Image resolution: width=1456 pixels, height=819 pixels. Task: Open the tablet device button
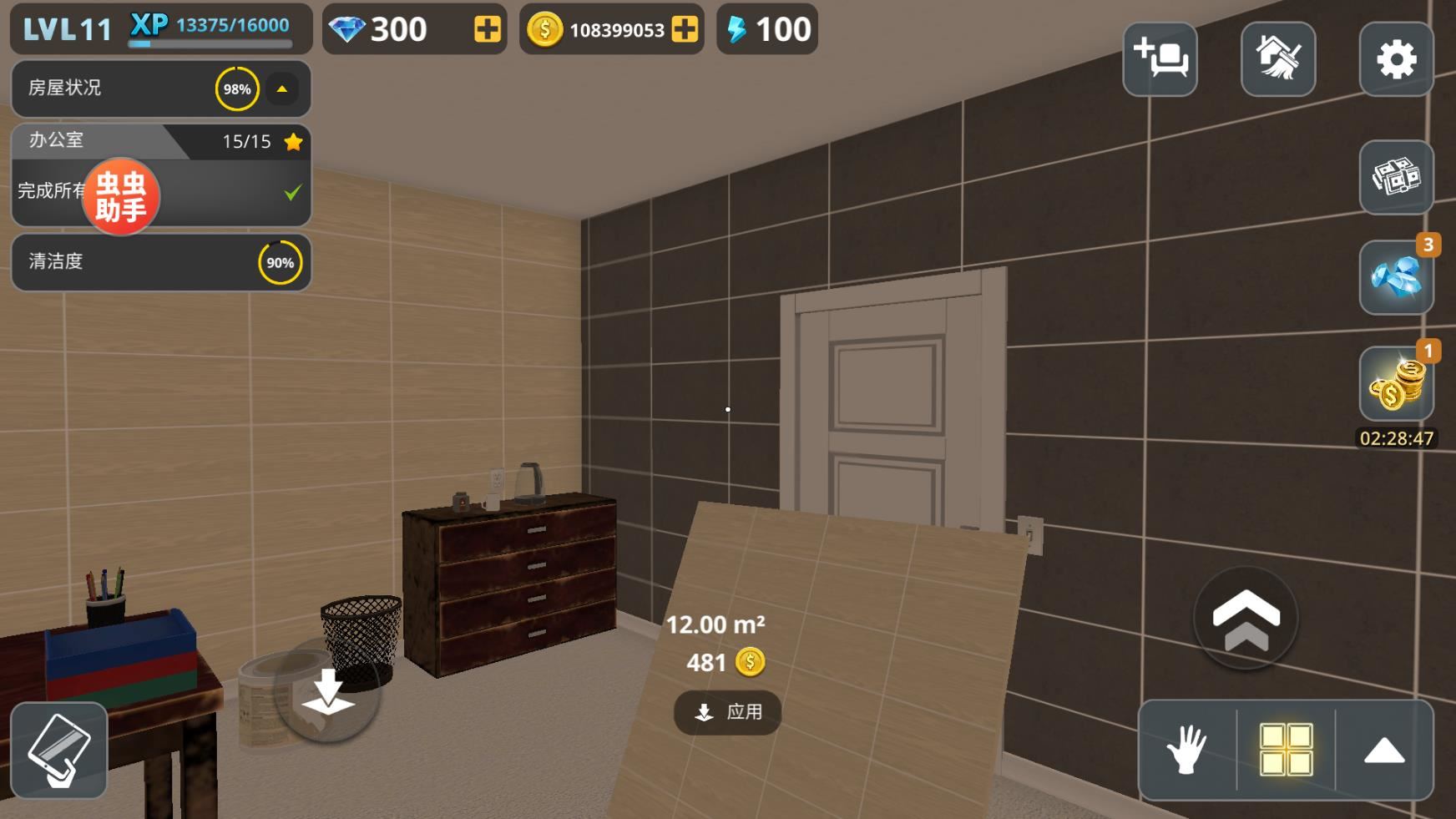click(59, 751)
